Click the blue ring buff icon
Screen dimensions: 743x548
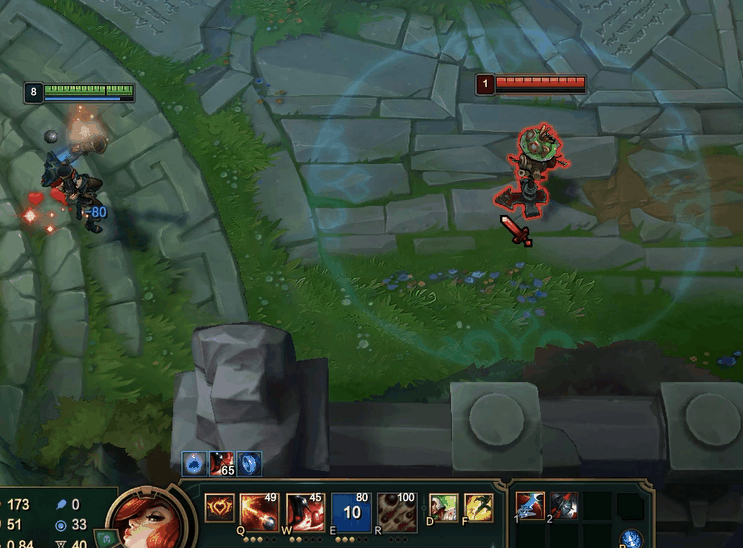tap(250, 463)
